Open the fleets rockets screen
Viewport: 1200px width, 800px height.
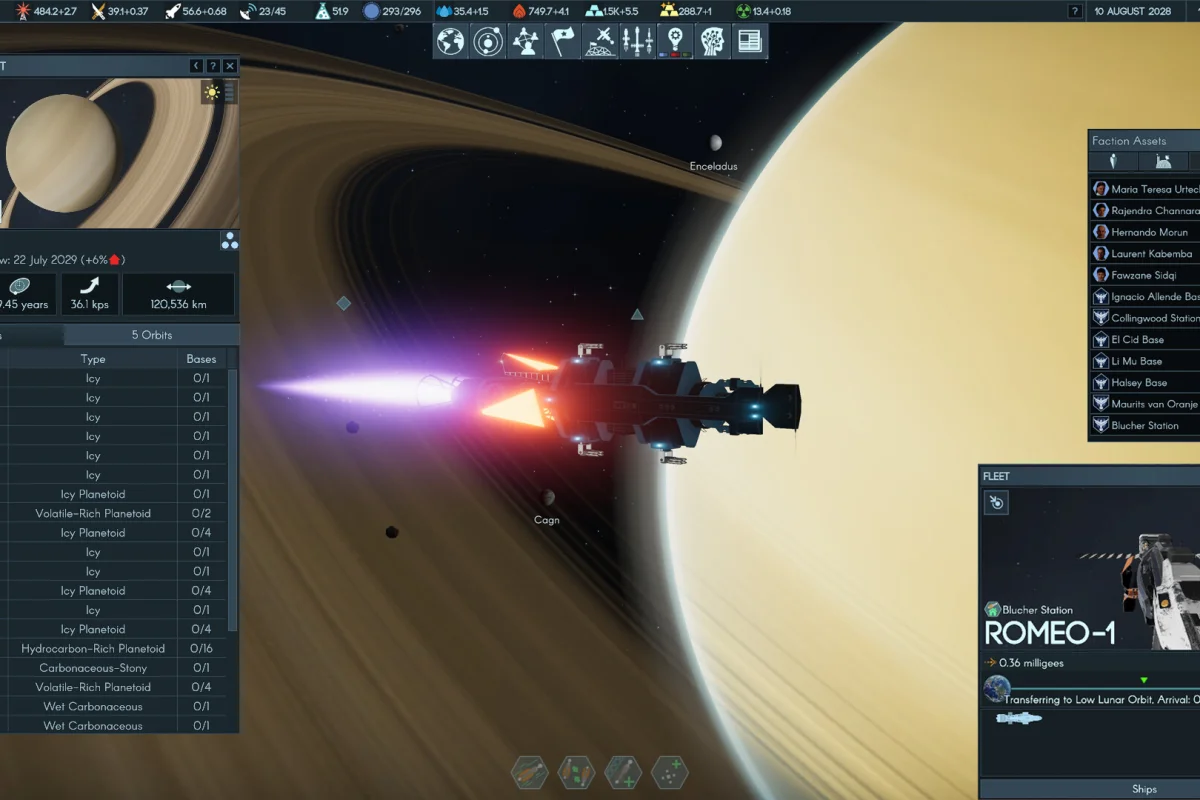[x=637, y=41]
